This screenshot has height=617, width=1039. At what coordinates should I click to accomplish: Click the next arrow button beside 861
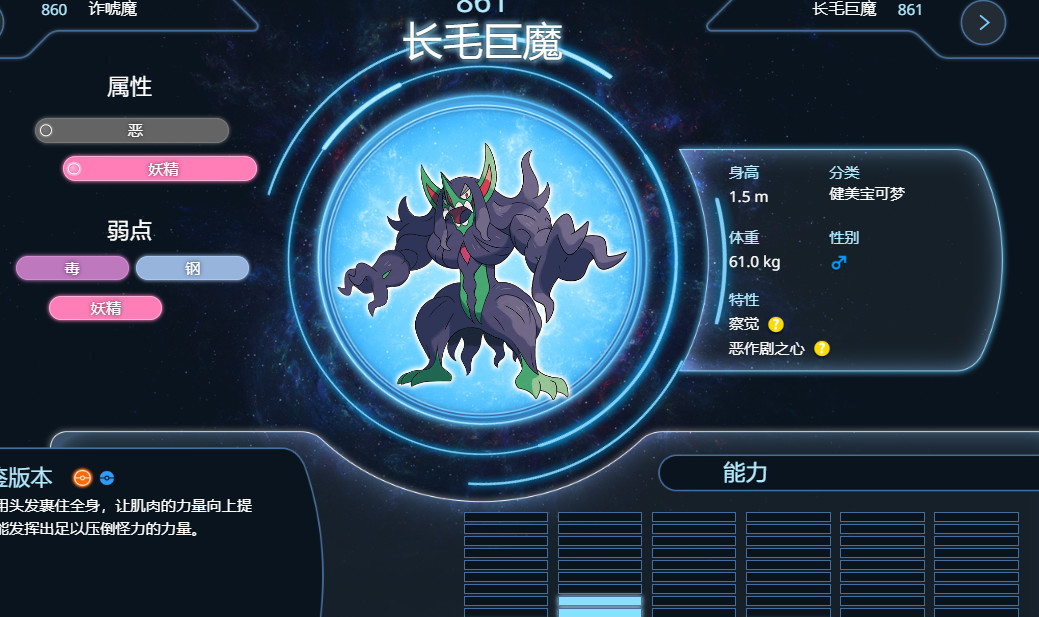(x=983, y=23)
